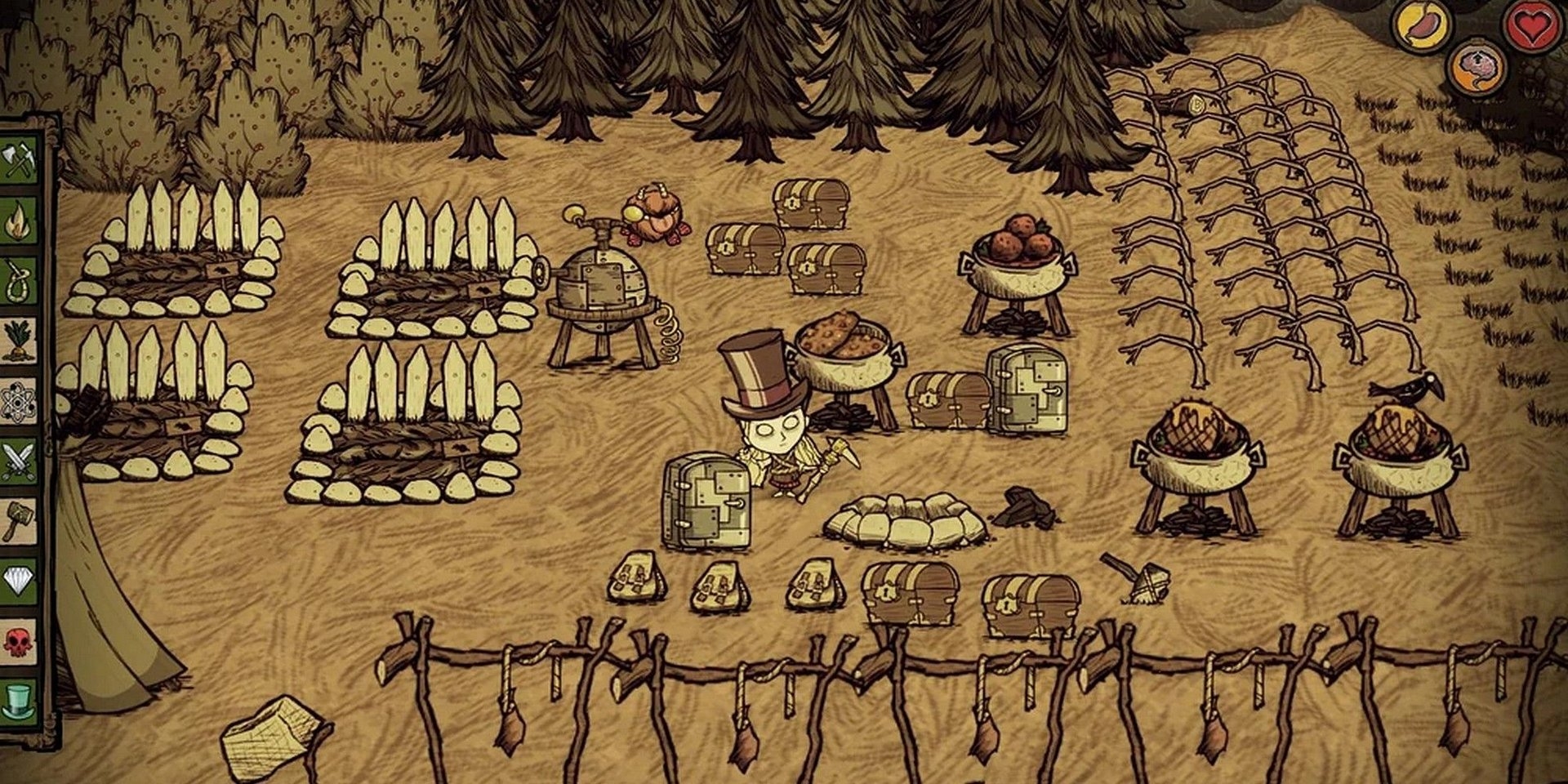
Task: Switch to the Food crafting tab with turnip
Action: (x=18, y=341)
